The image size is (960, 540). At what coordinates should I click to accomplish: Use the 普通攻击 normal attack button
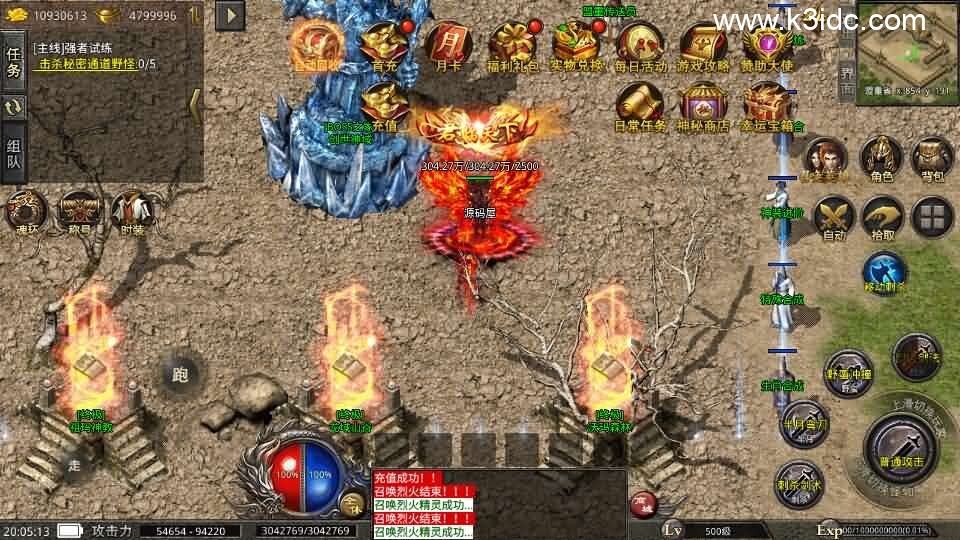point(901,445)
